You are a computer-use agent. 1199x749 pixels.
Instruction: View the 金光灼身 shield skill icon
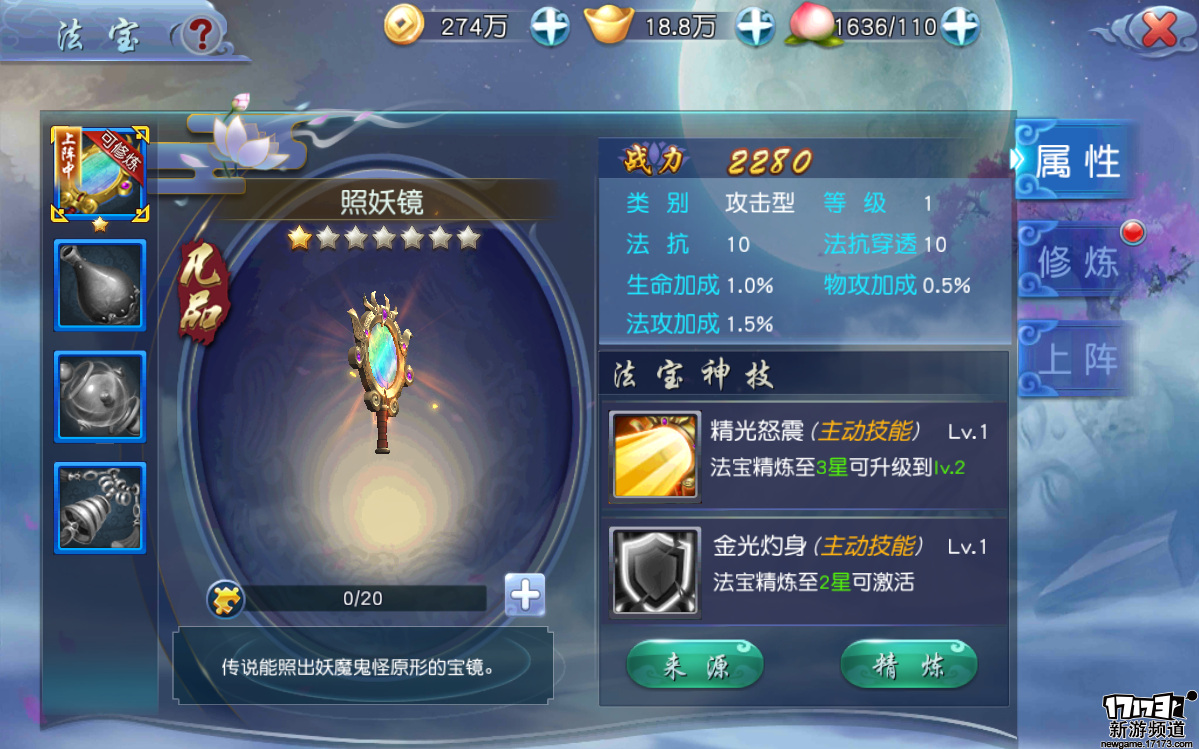[655, 570]
